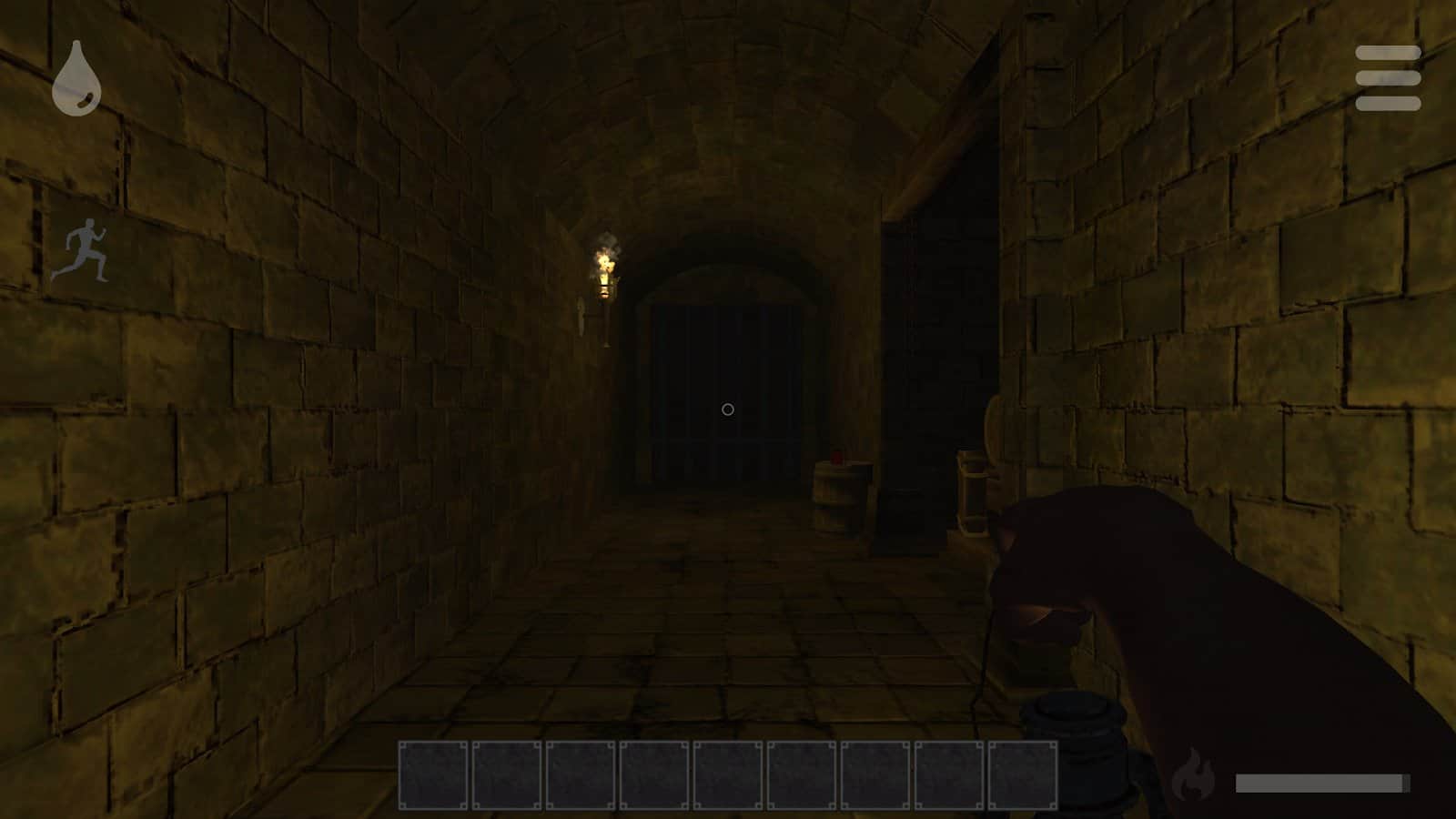This screenshot has width=1456, height=819.
Task: Click the crosshair reticle in the center
Action: pyautogui.click(x=727, y=409)
